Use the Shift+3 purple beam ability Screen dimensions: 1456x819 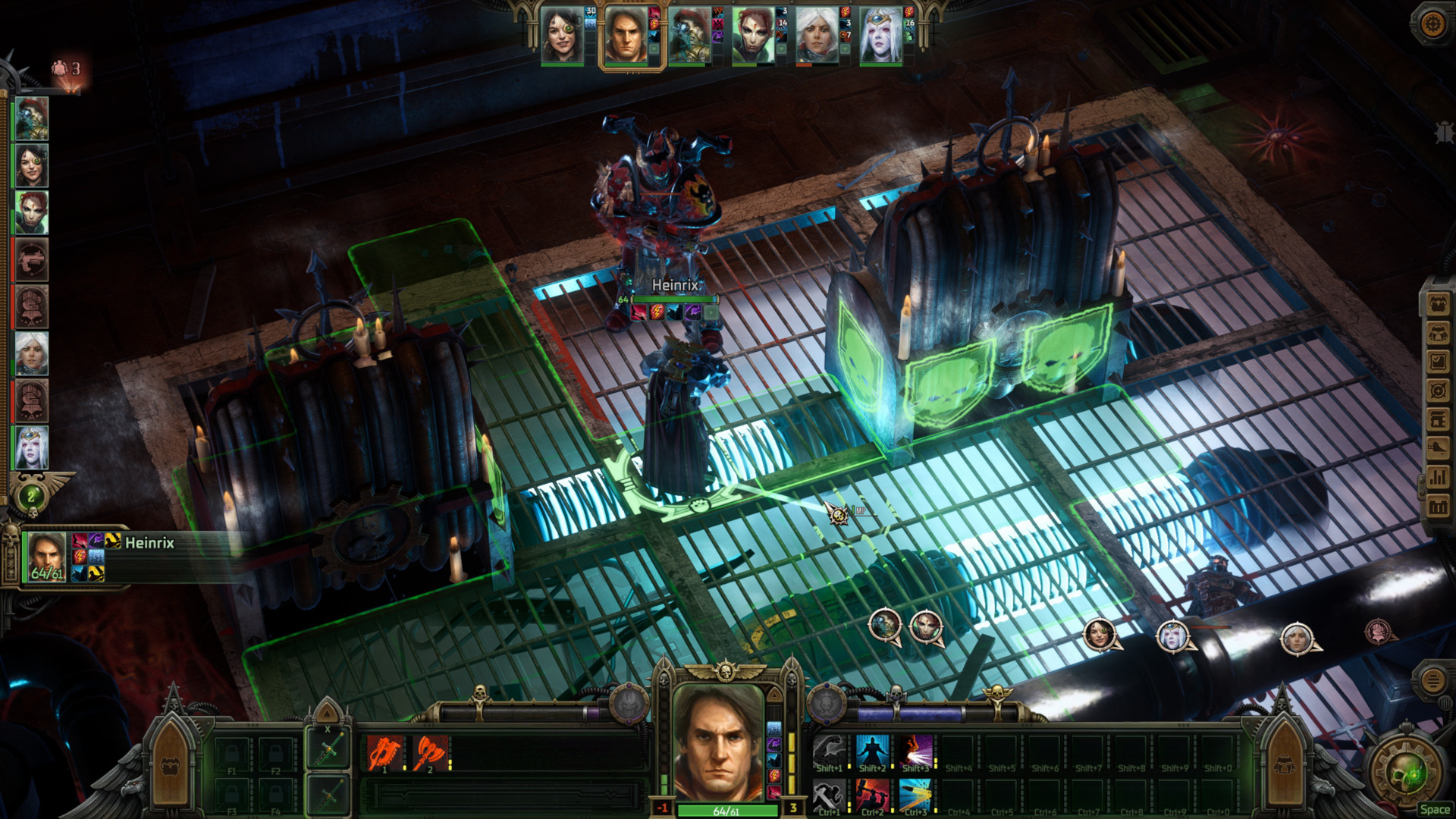click(x=915, y=752)
